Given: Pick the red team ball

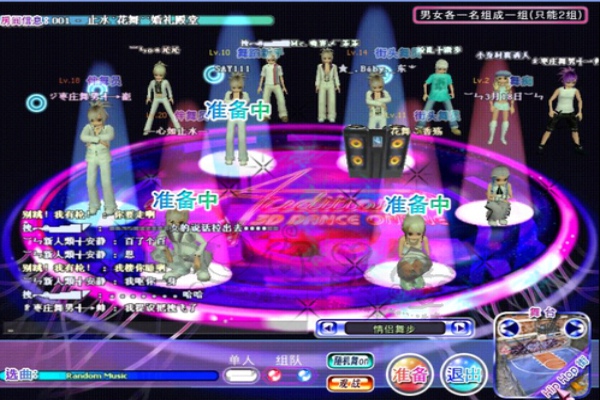Looking at the screenshot, I should pos(274,376).
